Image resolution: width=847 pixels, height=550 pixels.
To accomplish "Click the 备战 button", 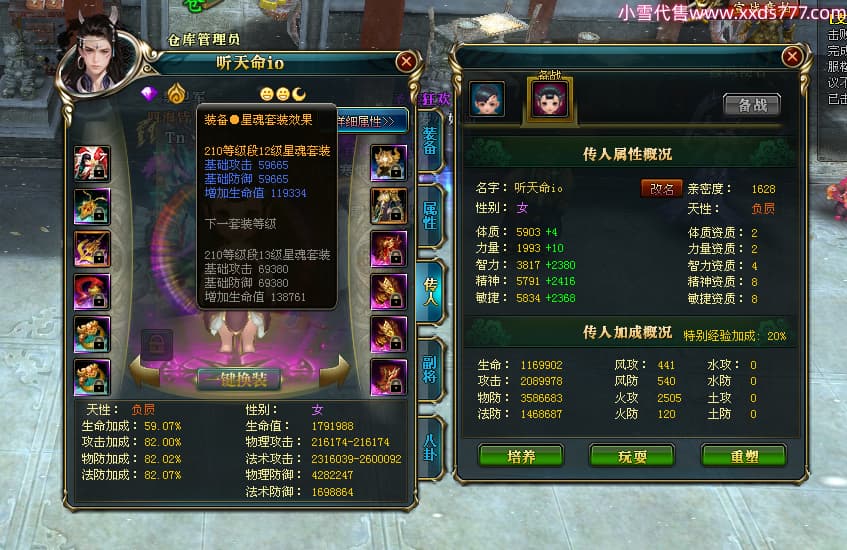I will [752, 105].
